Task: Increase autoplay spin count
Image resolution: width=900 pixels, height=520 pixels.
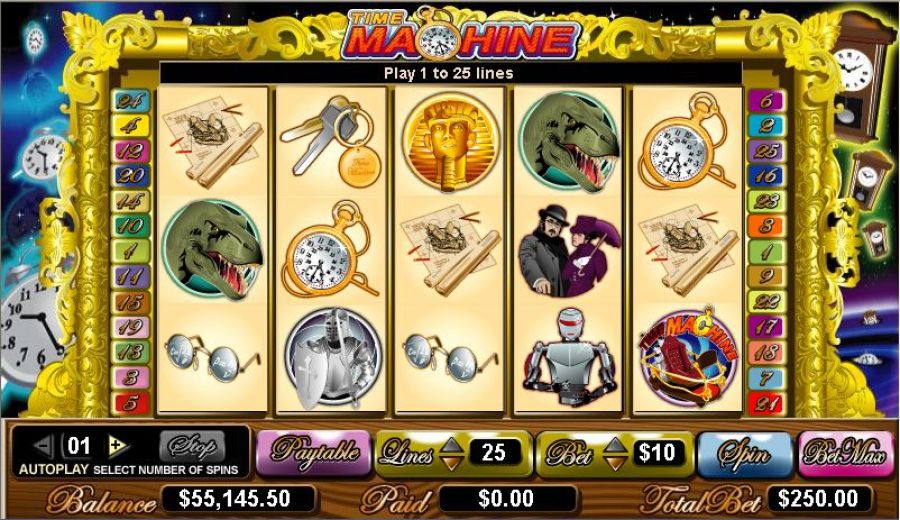Action: pos(118,445)
